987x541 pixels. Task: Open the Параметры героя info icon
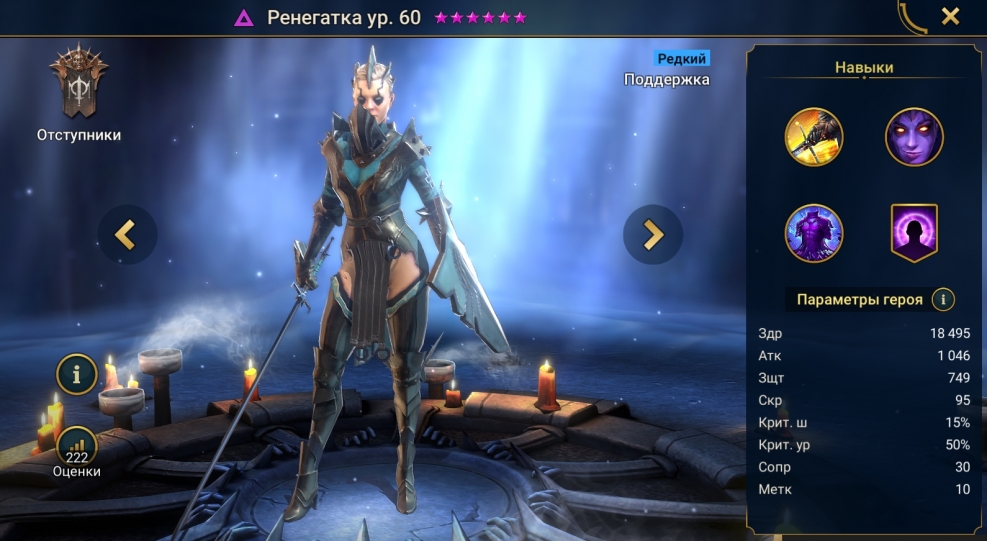click(x=941, y=299)
